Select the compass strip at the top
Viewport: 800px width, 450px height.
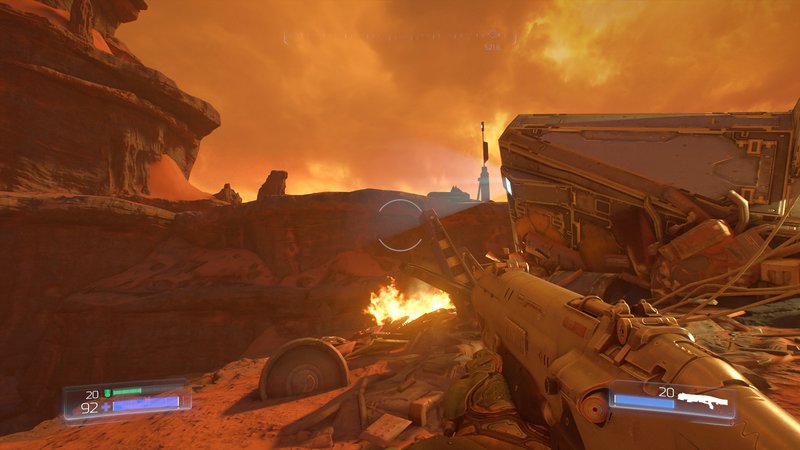[x=400, y=37]
